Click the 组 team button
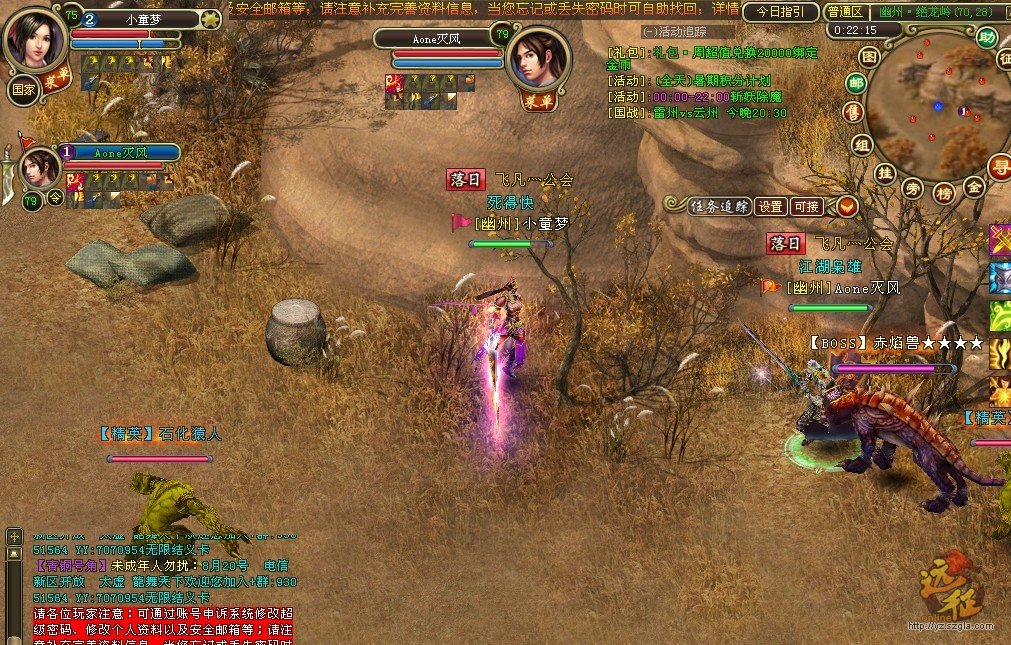 [861, 145]
